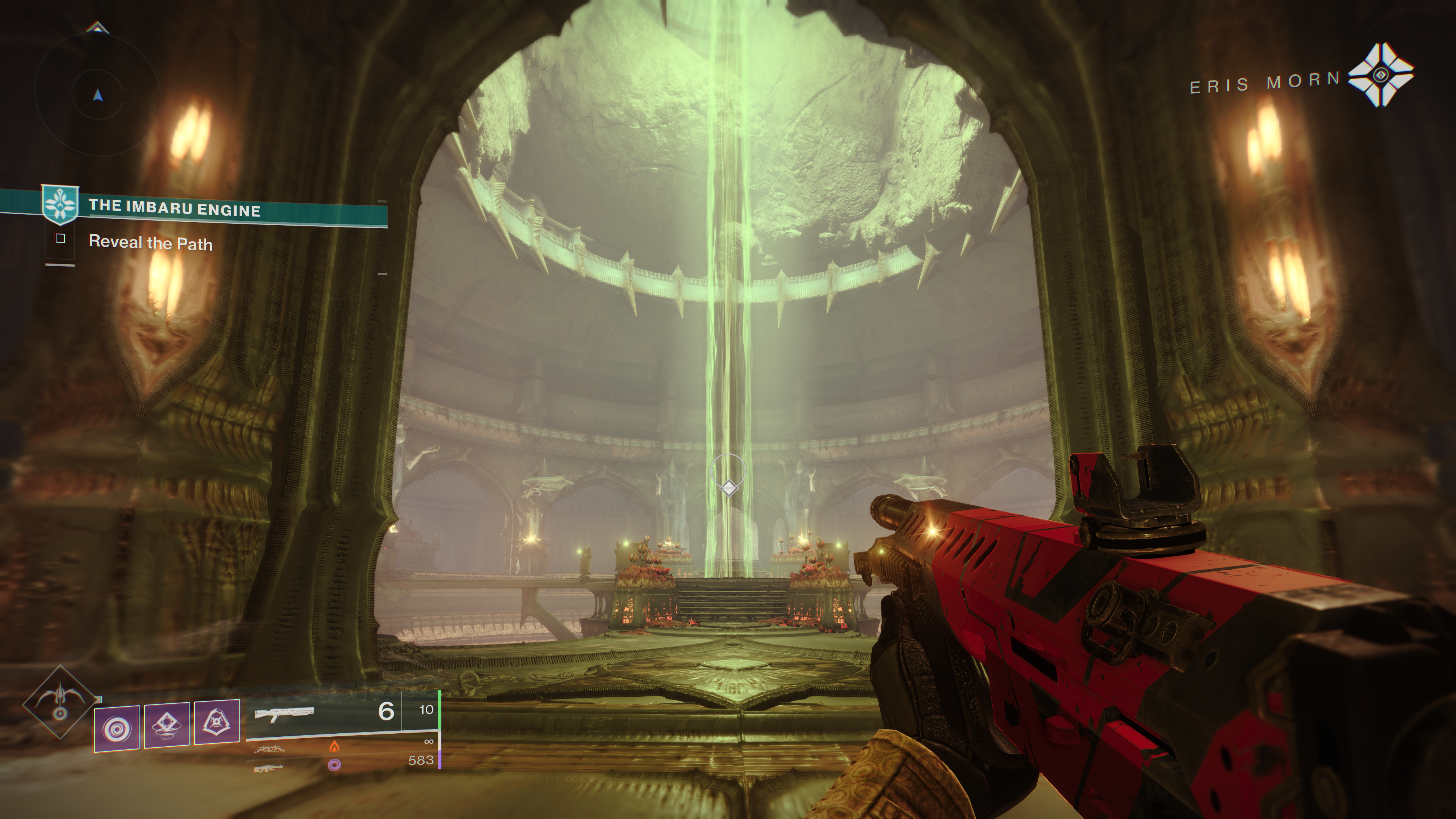Use the diamond-over-rings melee ability icon
This screenshot has height=819, width=1456.
(167, 725)
